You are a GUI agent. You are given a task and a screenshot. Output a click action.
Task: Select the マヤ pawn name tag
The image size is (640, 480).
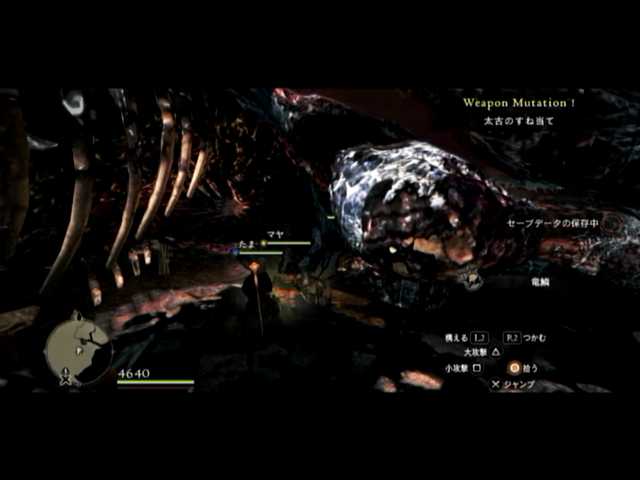point(275,234)
